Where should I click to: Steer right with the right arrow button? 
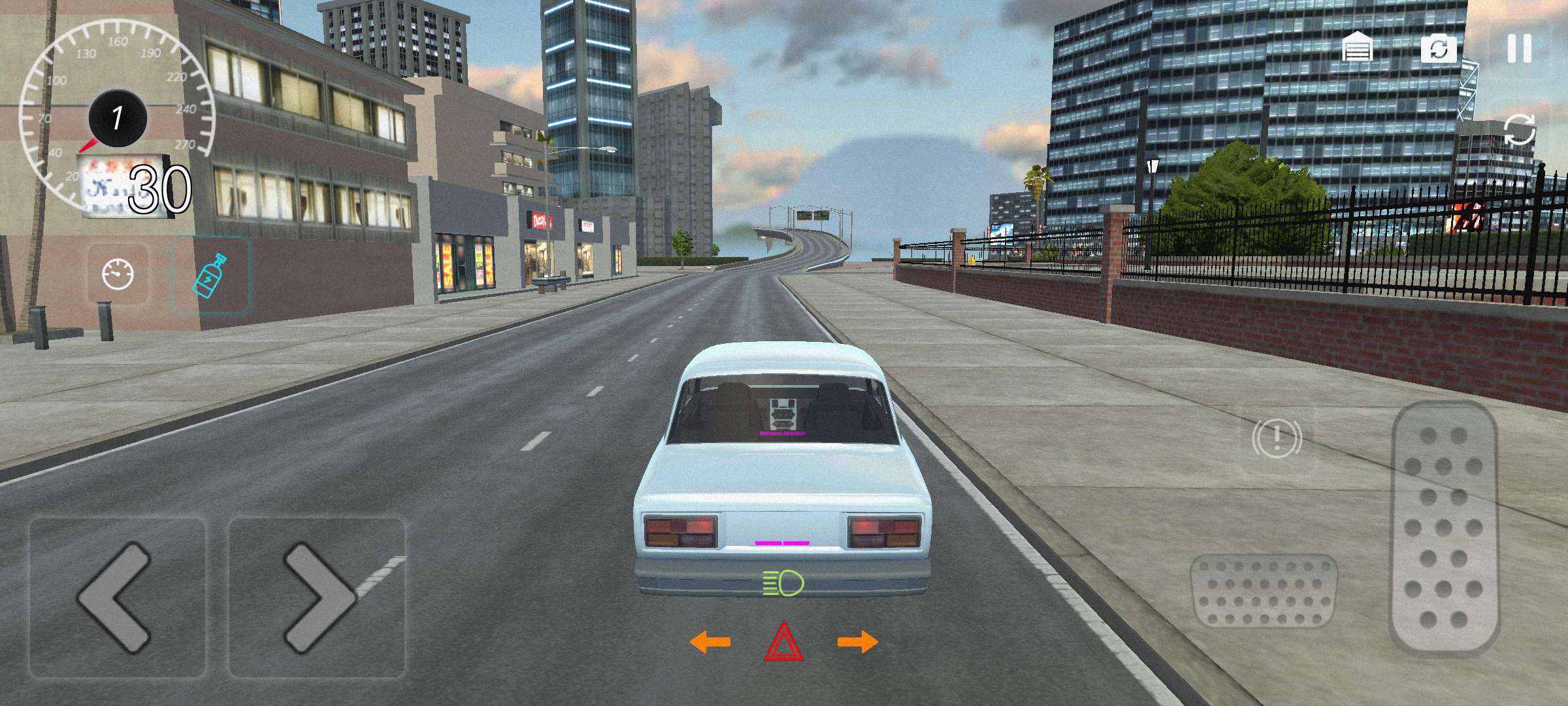(x=317, y=597)
